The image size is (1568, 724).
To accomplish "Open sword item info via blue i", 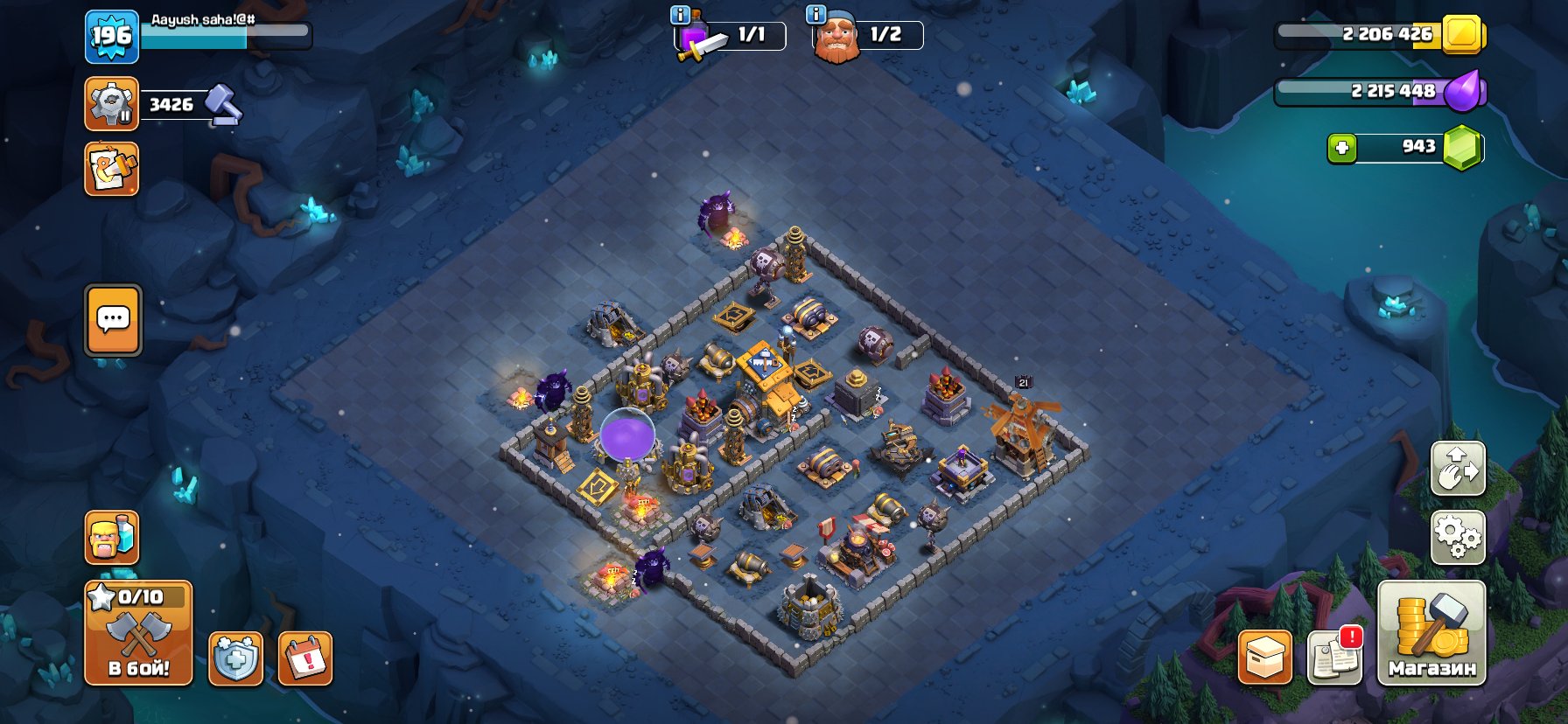I will click(680, 15).
